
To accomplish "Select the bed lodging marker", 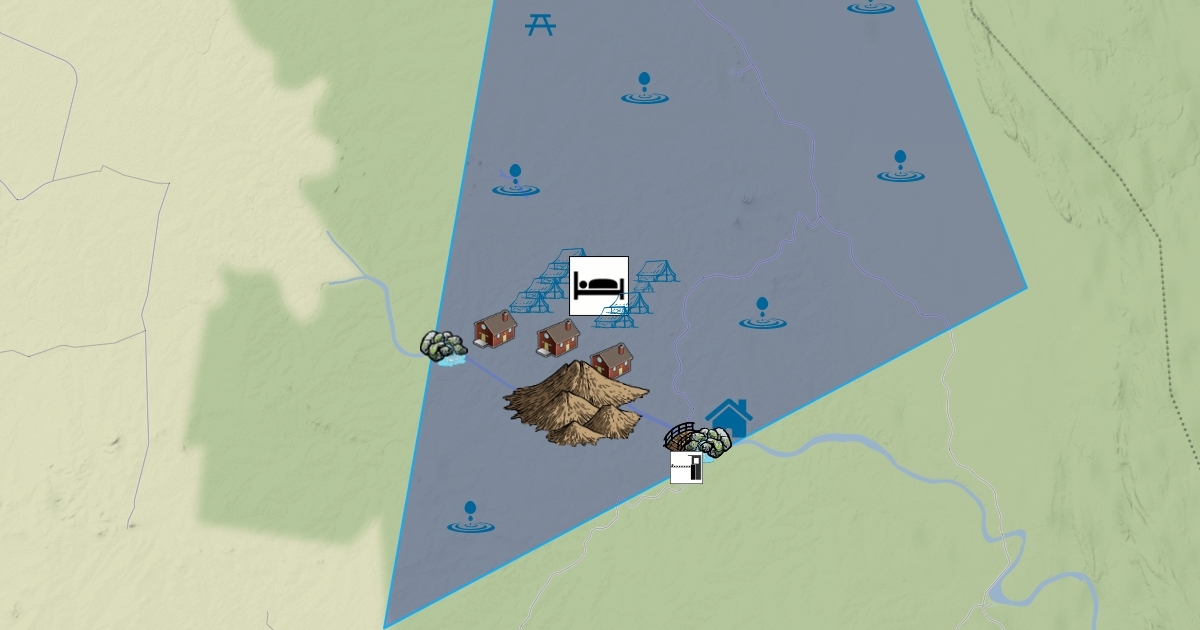I will pos(599,285).
